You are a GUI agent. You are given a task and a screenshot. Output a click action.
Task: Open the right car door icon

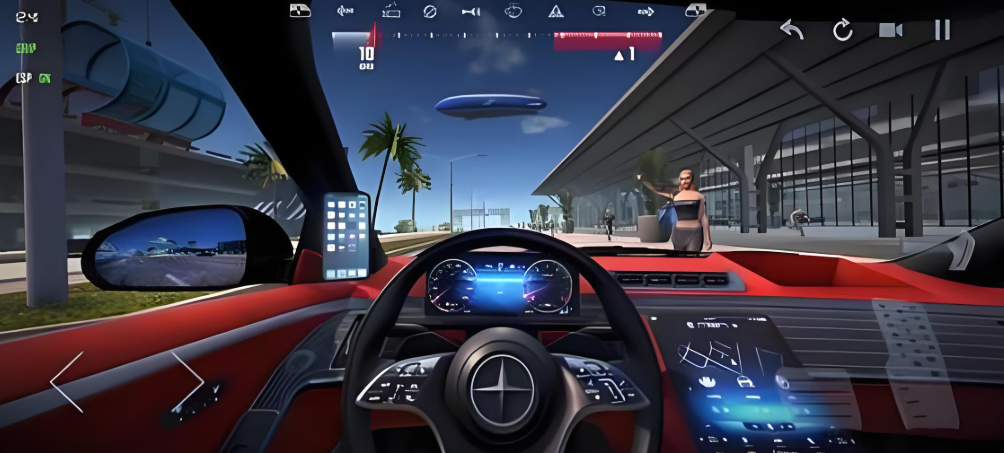[x=696, y=11]
